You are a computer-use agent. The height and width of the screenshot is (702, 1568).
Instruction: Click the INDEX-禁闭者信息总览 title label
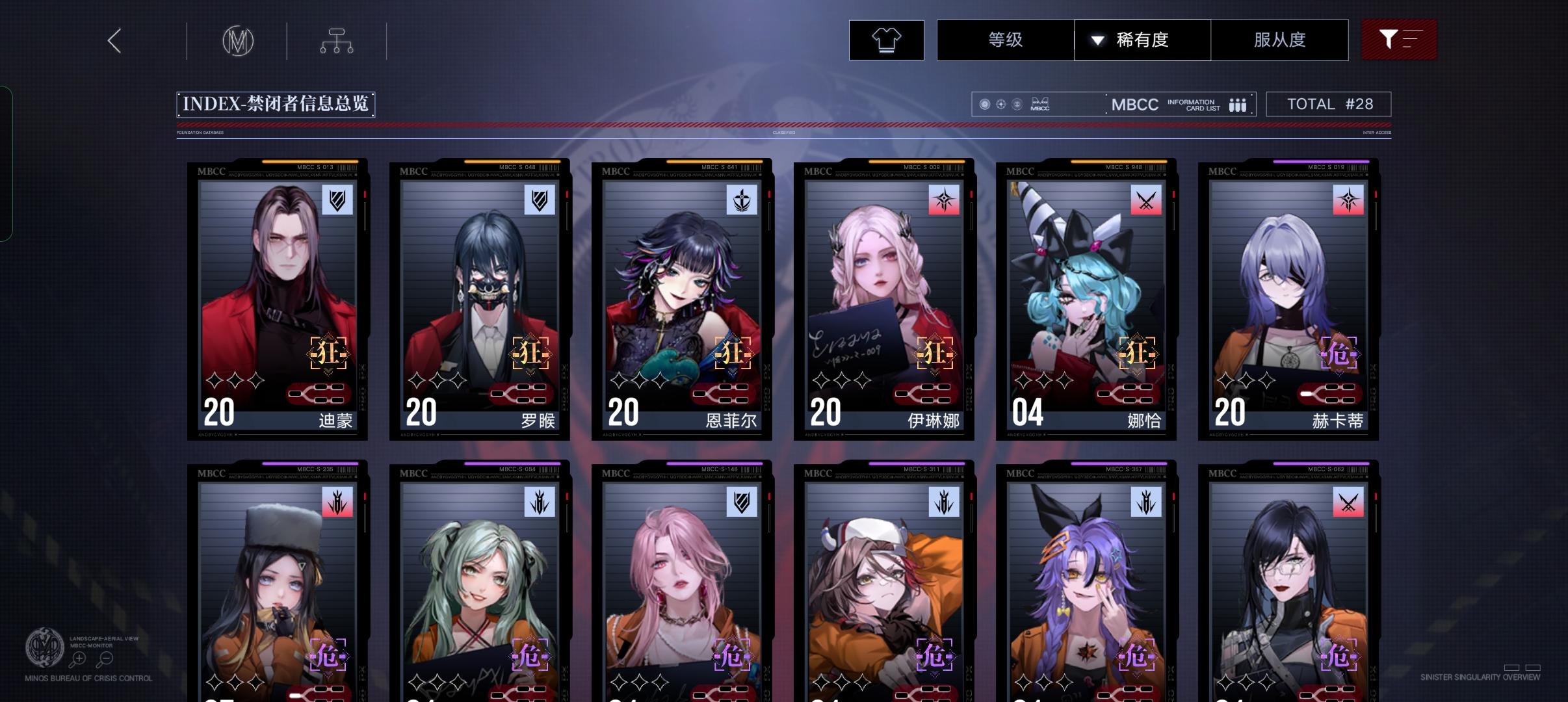[276, 103]
